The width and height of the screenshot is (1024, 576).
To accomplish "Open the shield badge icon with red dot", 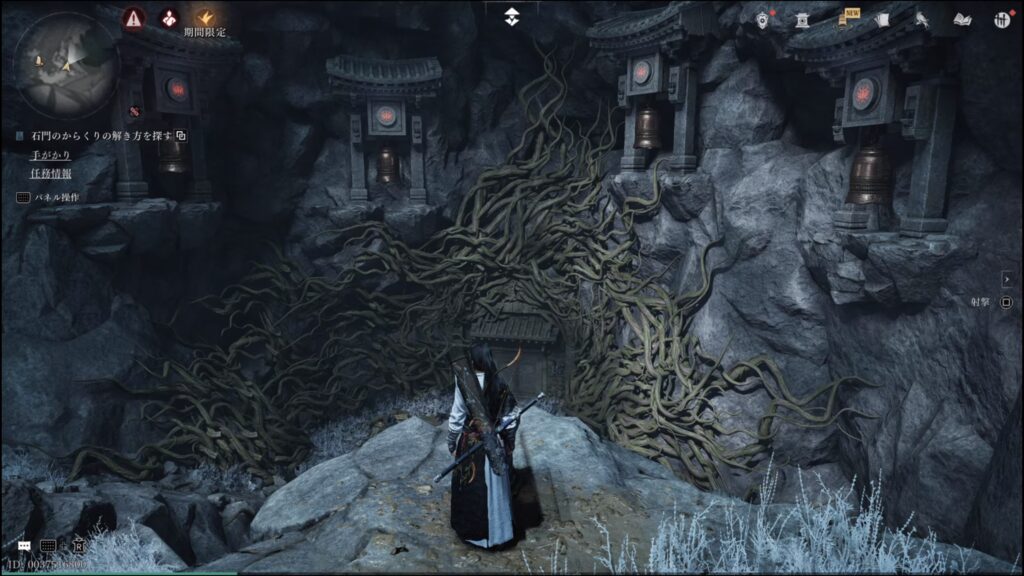I will click(x=763, y=19).
